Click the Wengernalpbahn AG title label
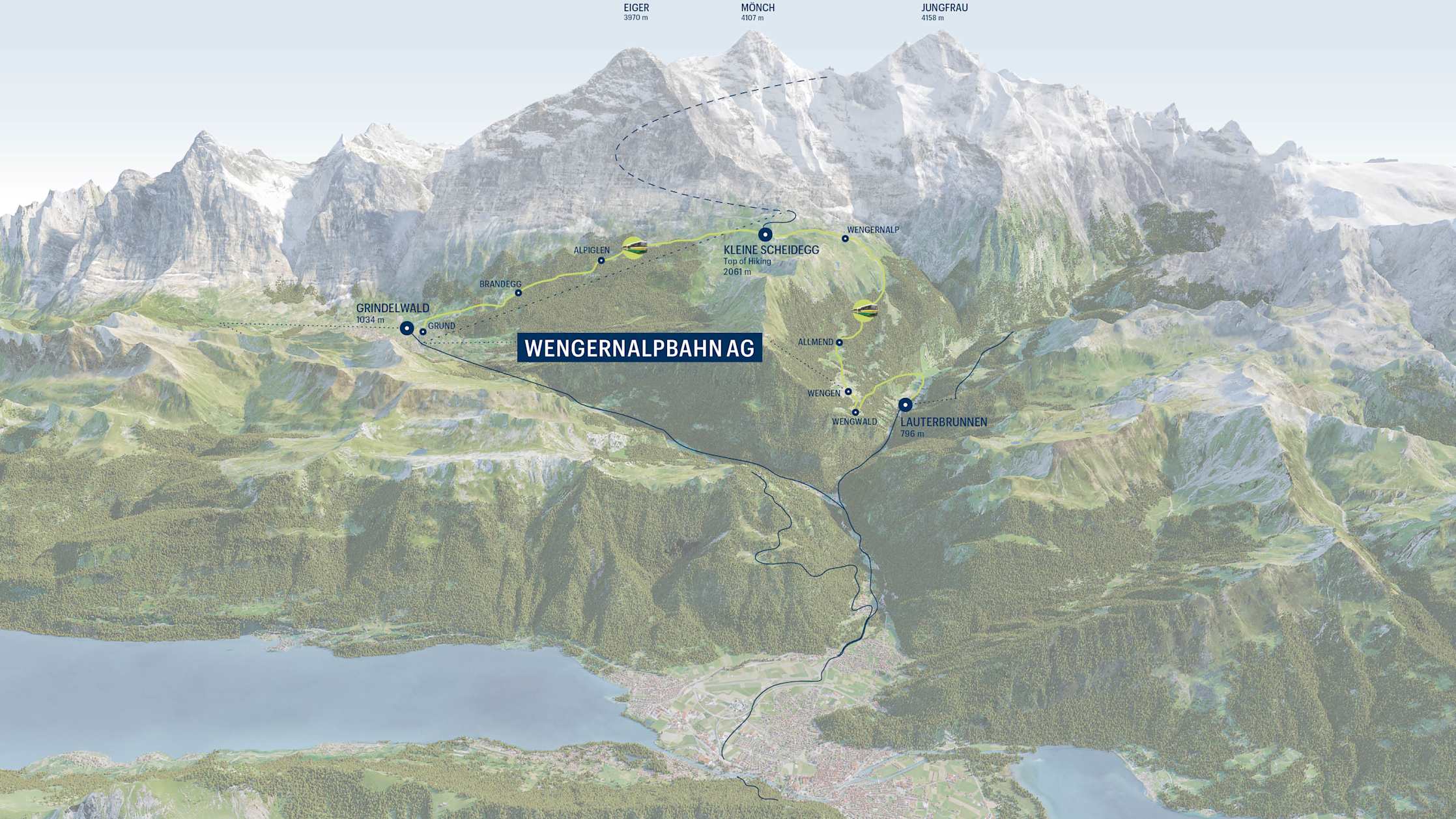This screenshot has height=819, width=1456. 639,349
